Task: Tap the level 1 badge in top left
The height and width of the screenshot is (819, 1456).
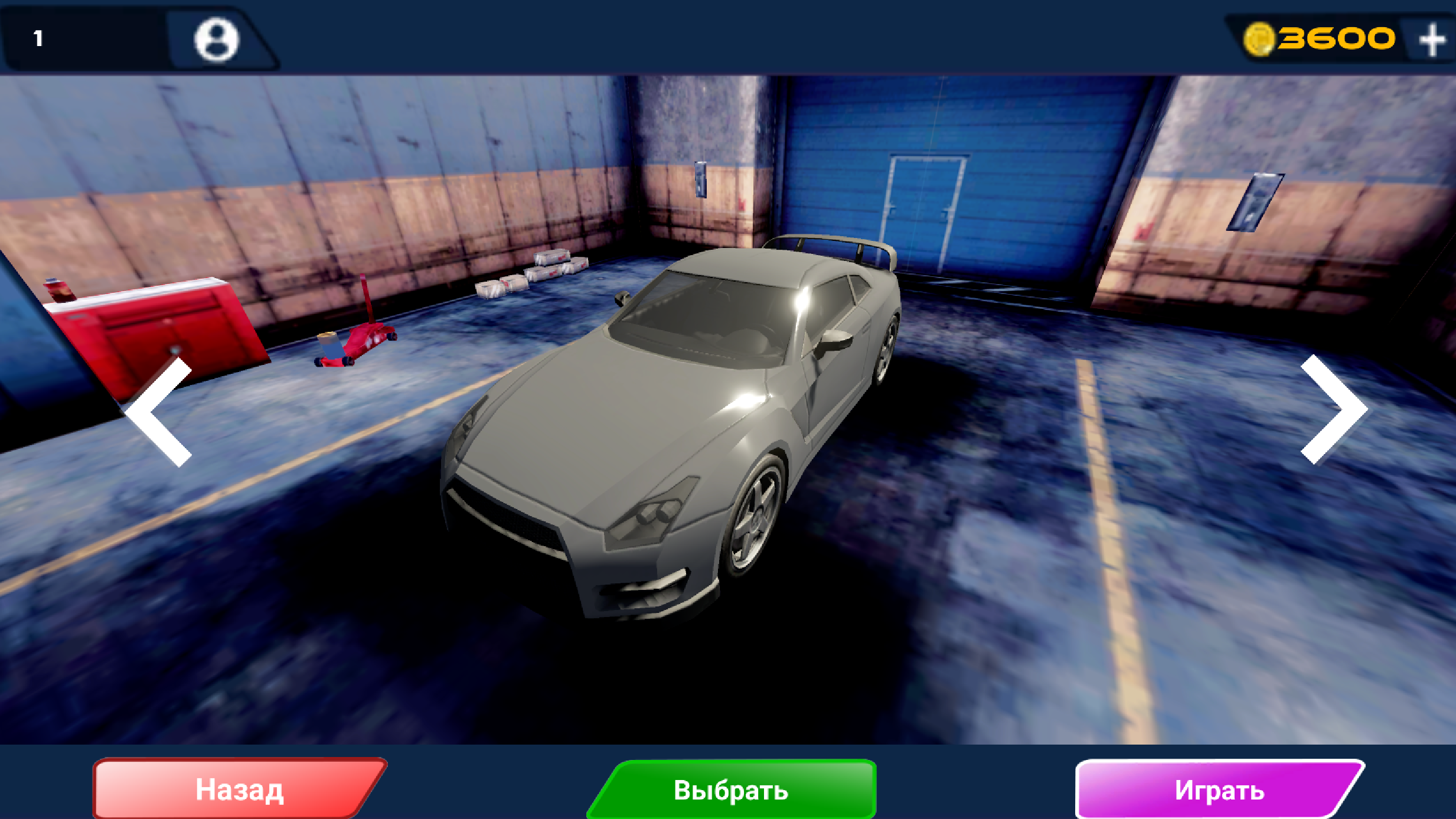Action: click(38, 37)
